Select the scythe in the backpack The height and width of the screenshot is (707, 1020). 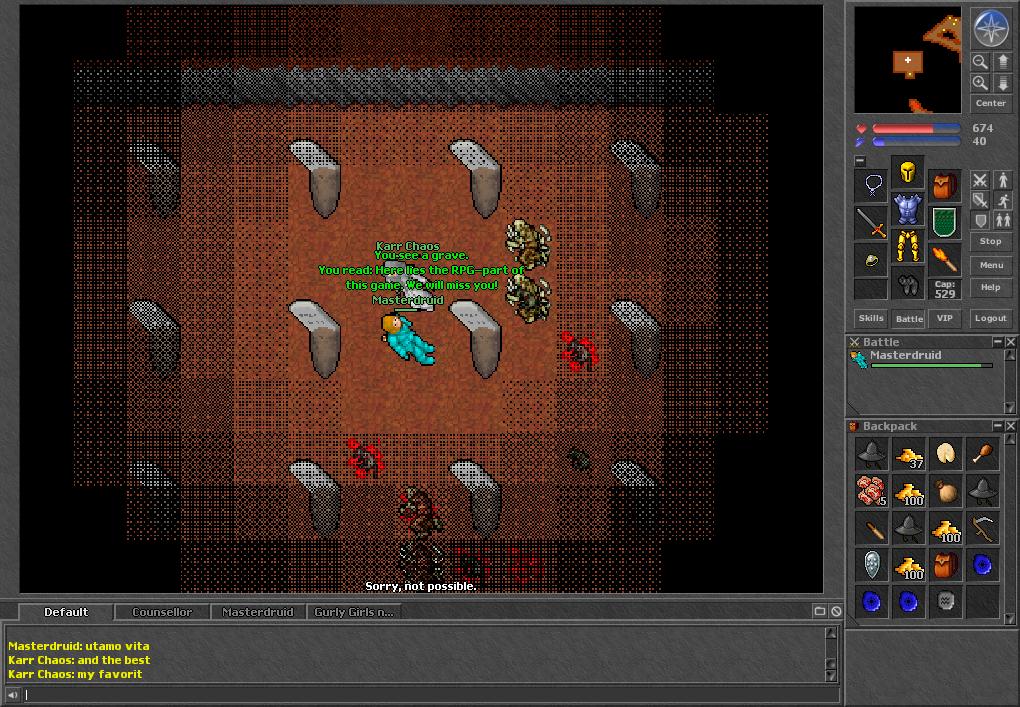pyautogui.click(x=982, y=527)
